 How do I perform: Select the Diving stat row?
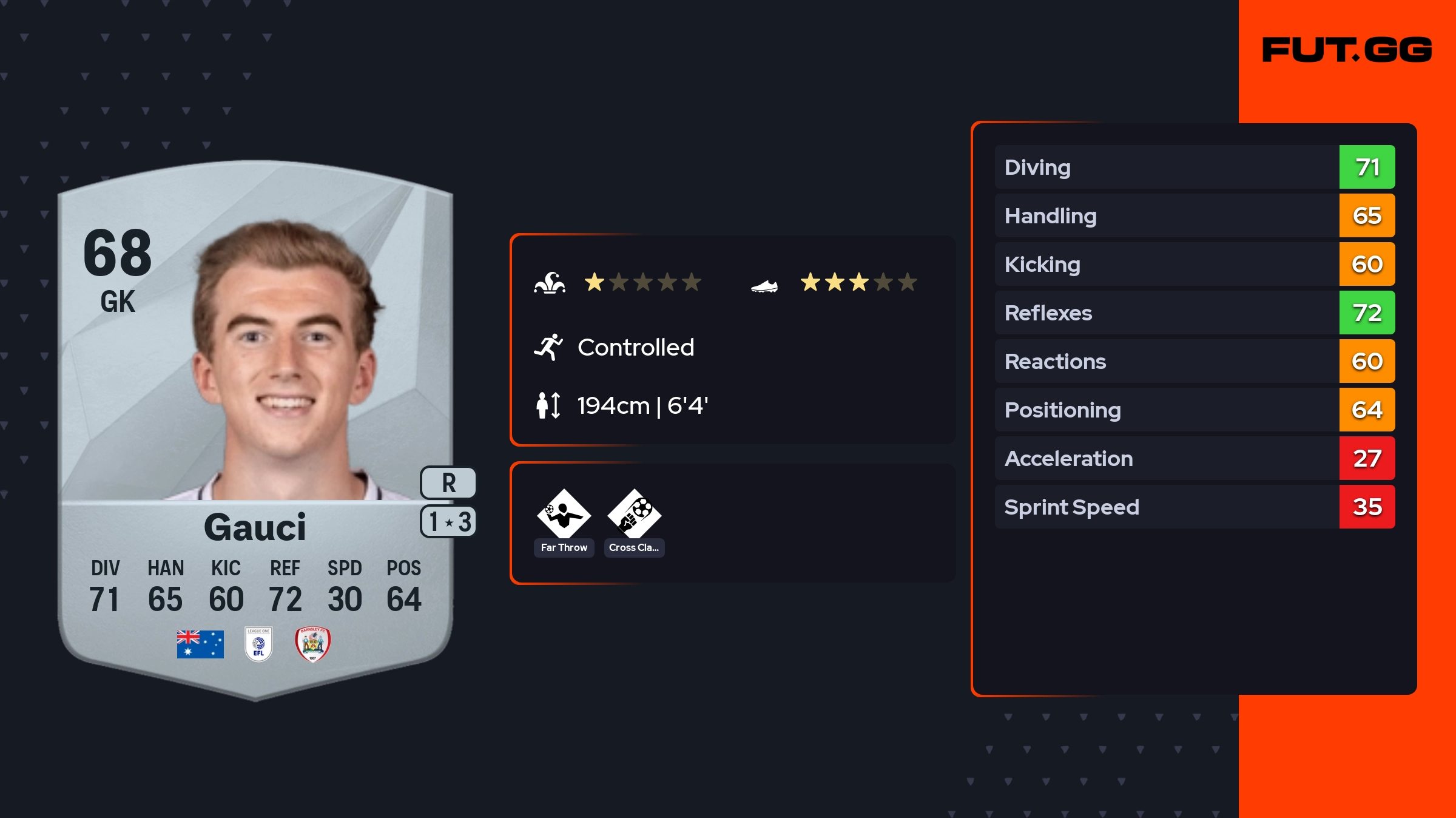point(1194,167)
